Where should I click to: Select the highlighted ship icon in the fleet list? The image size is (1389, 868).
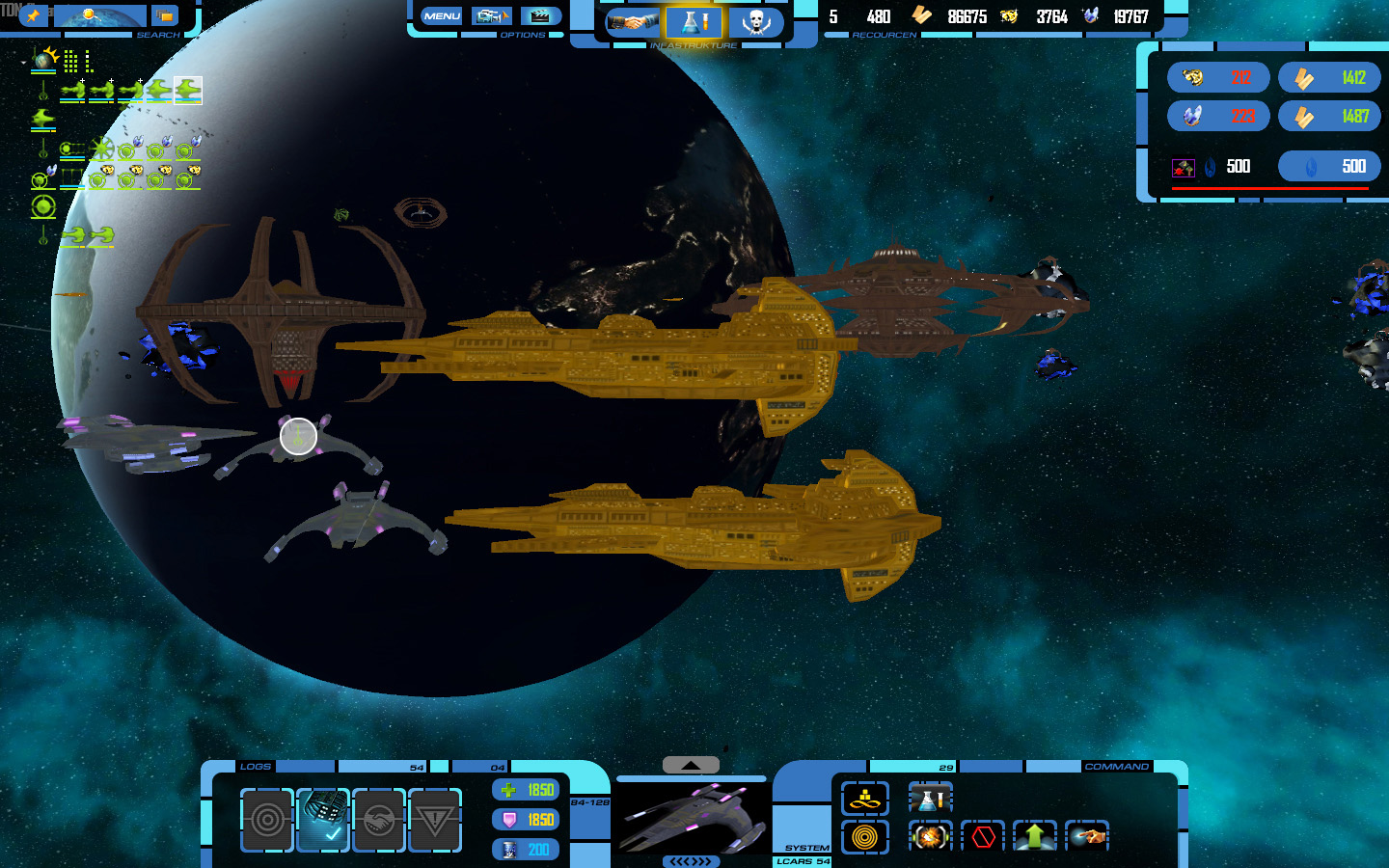point(188,91)
